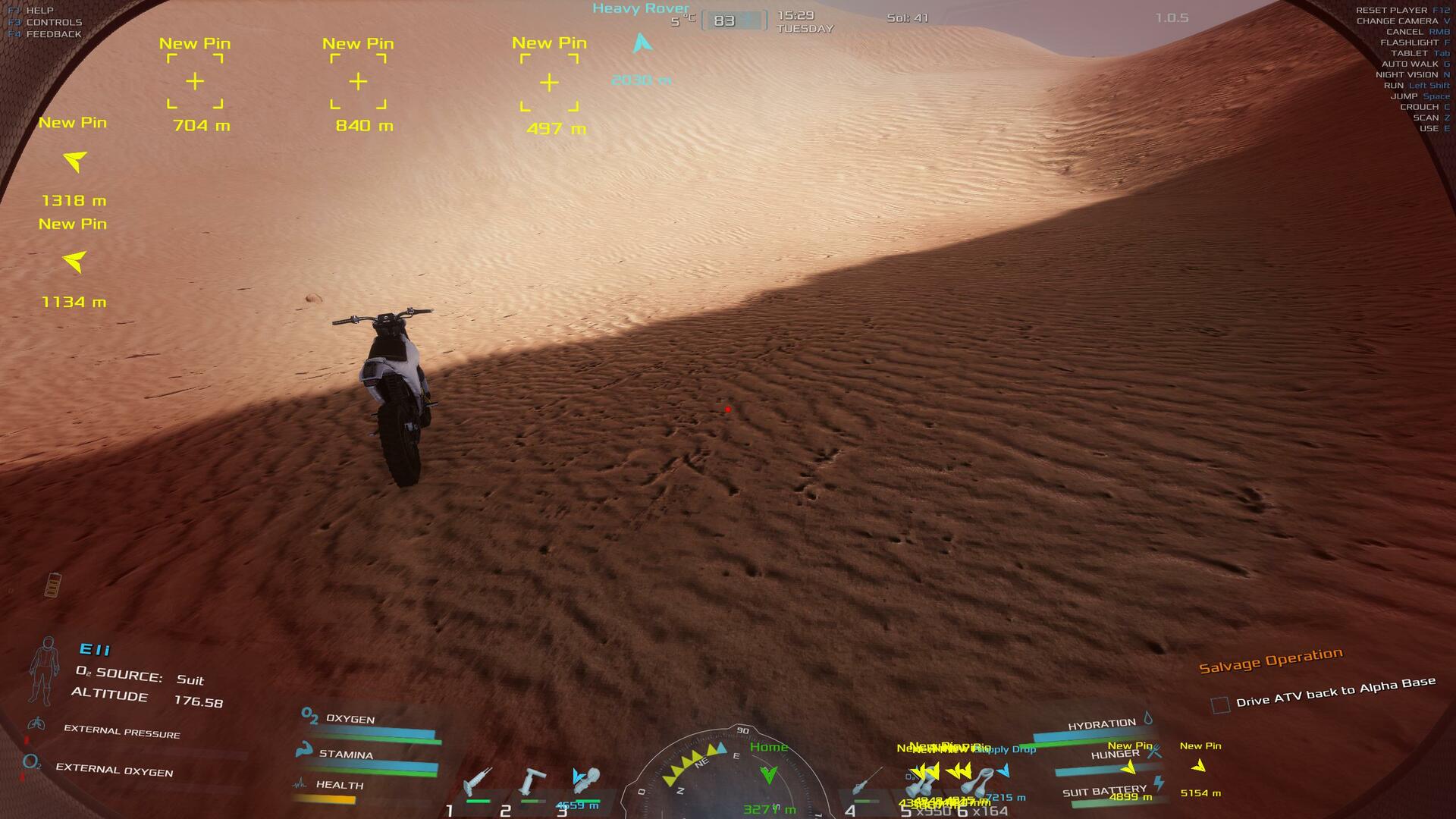Click the New Pin marker at 704 m
This screenshot has height=819, width=1456.
click(195, 81)
